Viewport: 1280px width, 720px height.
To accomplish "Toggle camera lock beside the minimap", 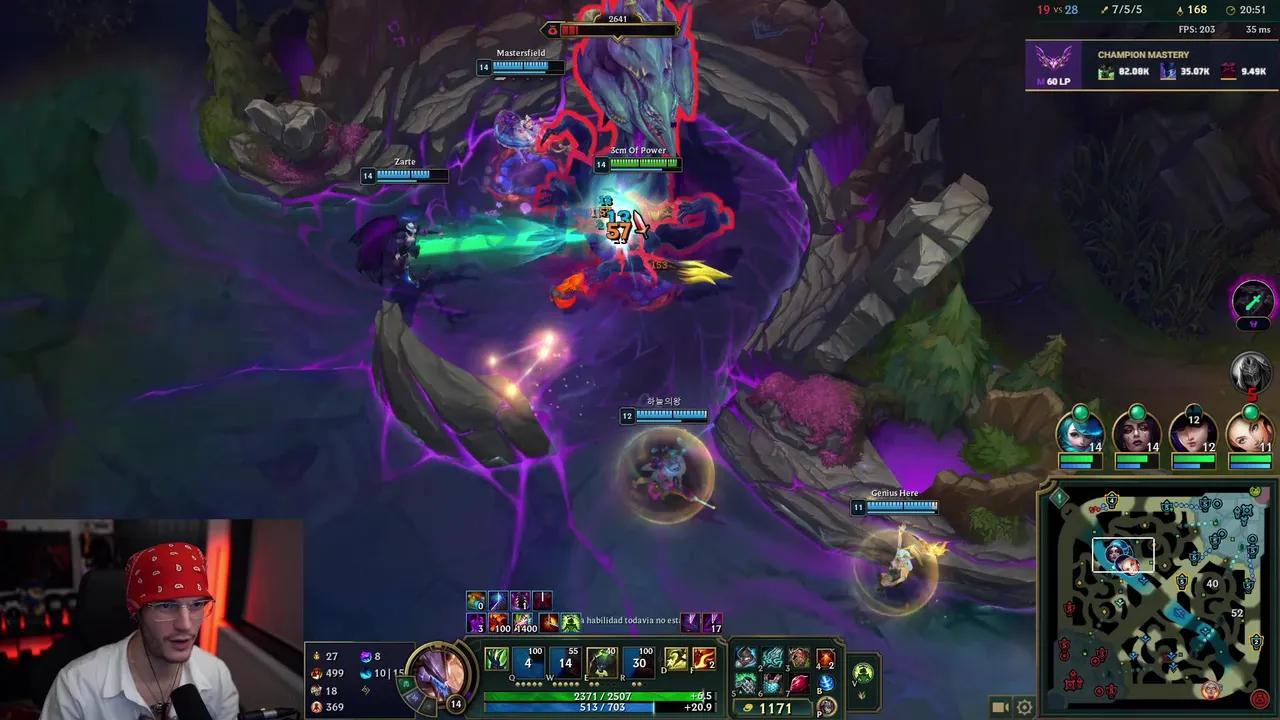I will [1001, 706].
